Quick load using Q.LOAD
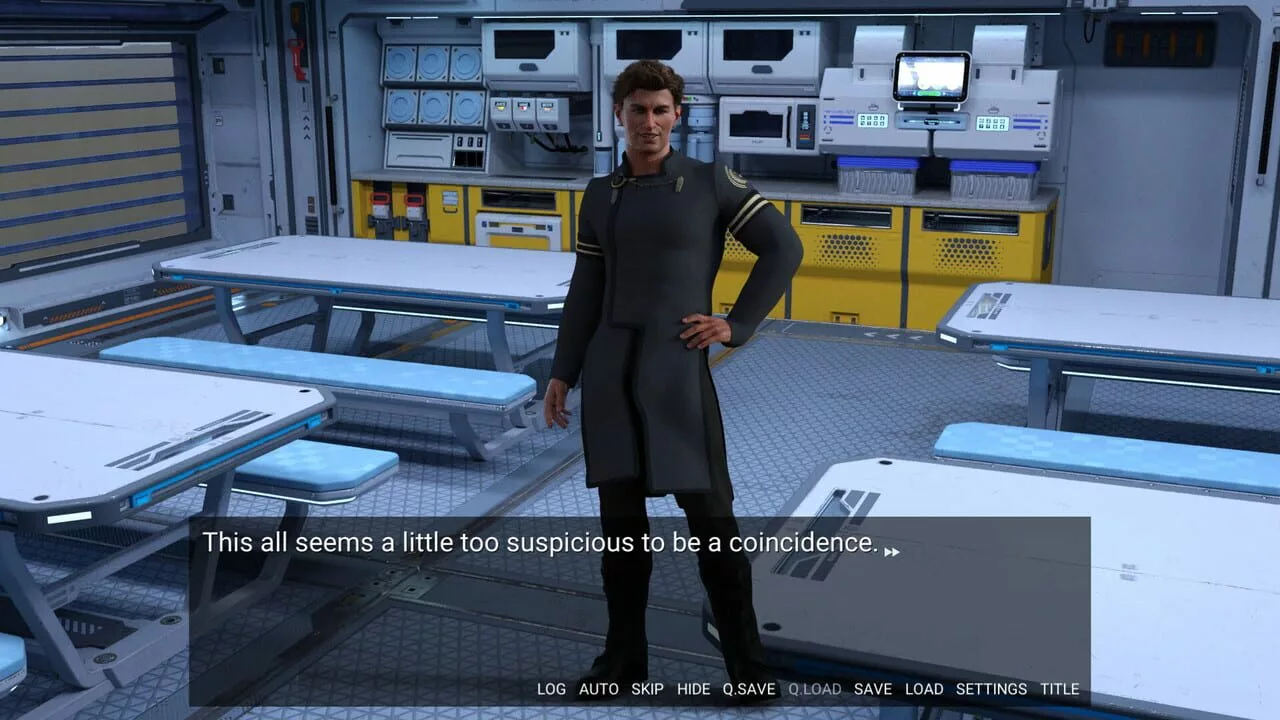 pos(814,689)
